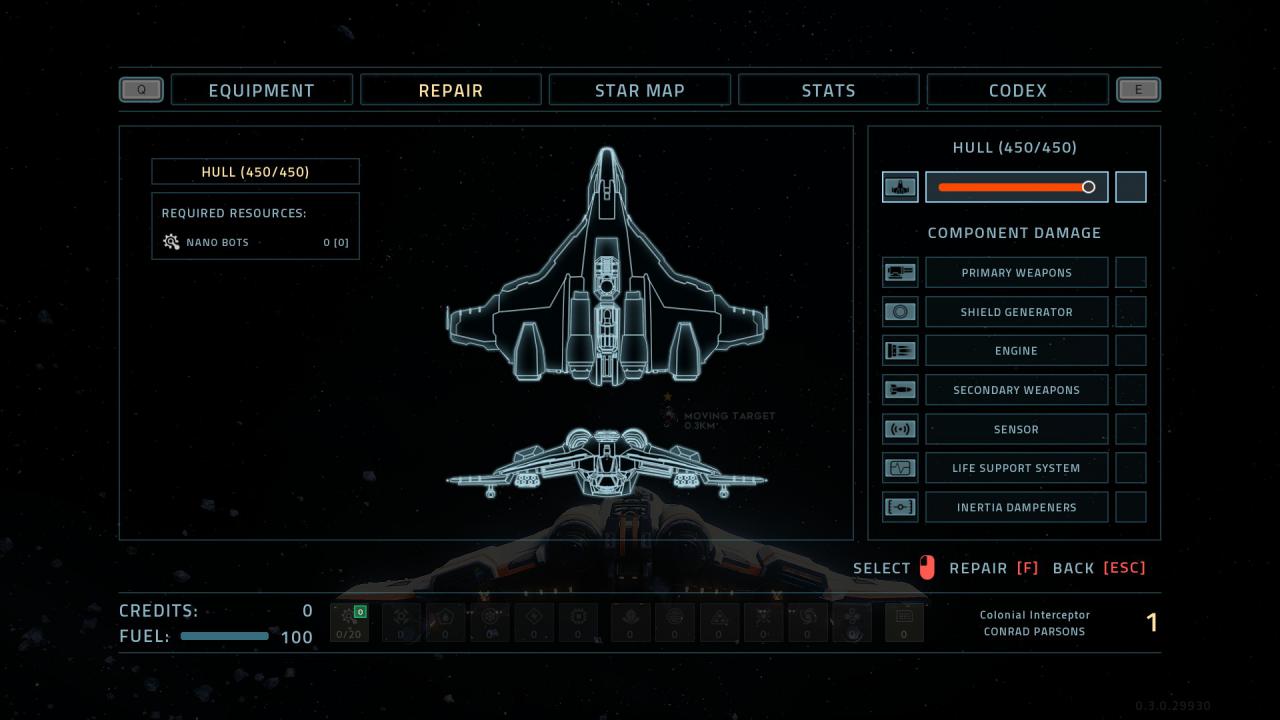Select Primary Weapons component
1280x720 pixels.
pyautogui.click(x=1016, y=272)
